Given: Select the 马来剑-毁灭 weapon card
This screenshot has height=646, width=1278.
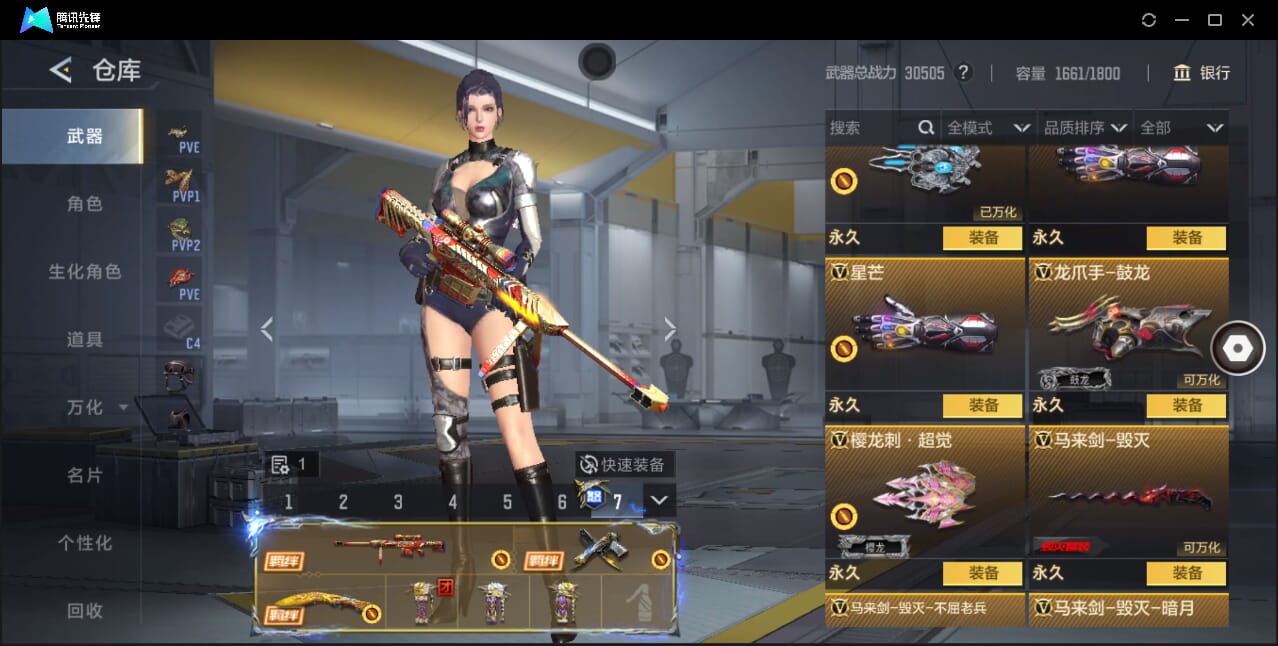Looking at the screenshot, I should 1128,492.
